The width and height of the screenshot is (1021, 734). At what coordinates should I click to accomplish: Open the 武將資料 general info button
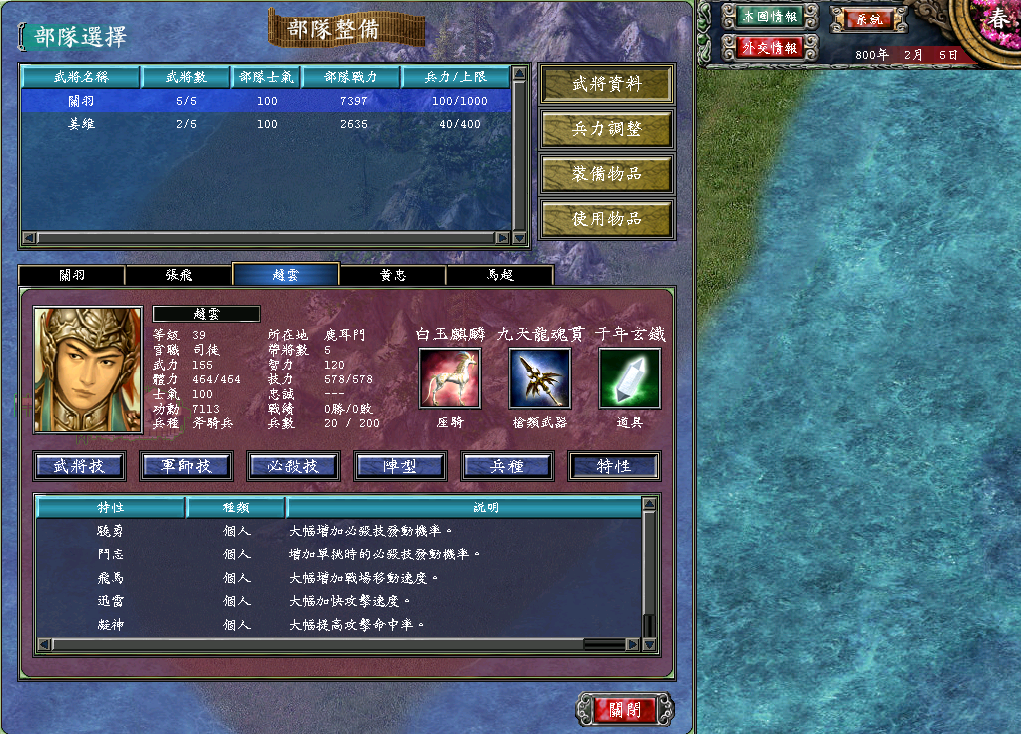coord(606,85)
